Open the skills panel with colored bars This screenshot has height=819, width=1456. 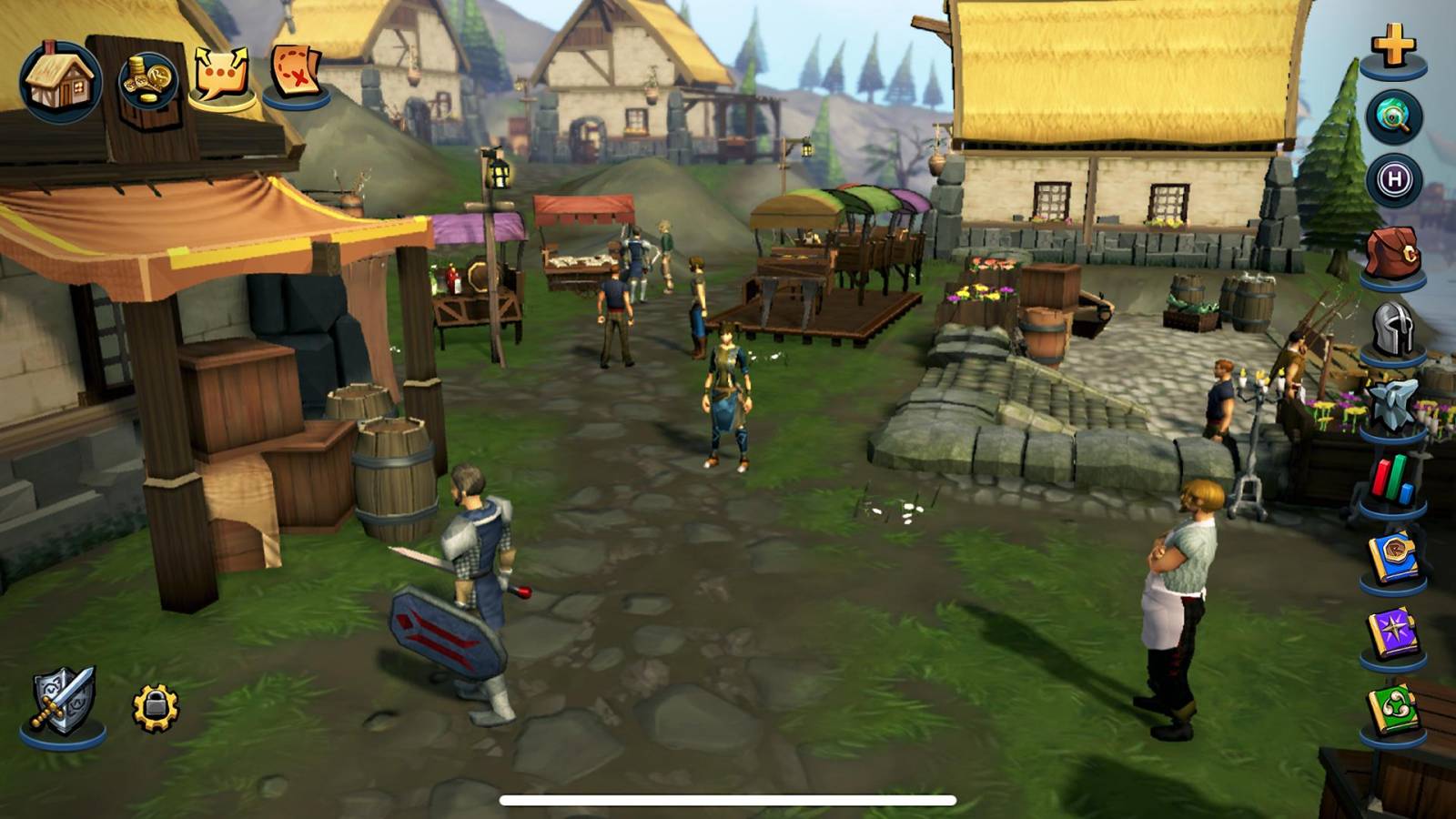coord(1392,478)
